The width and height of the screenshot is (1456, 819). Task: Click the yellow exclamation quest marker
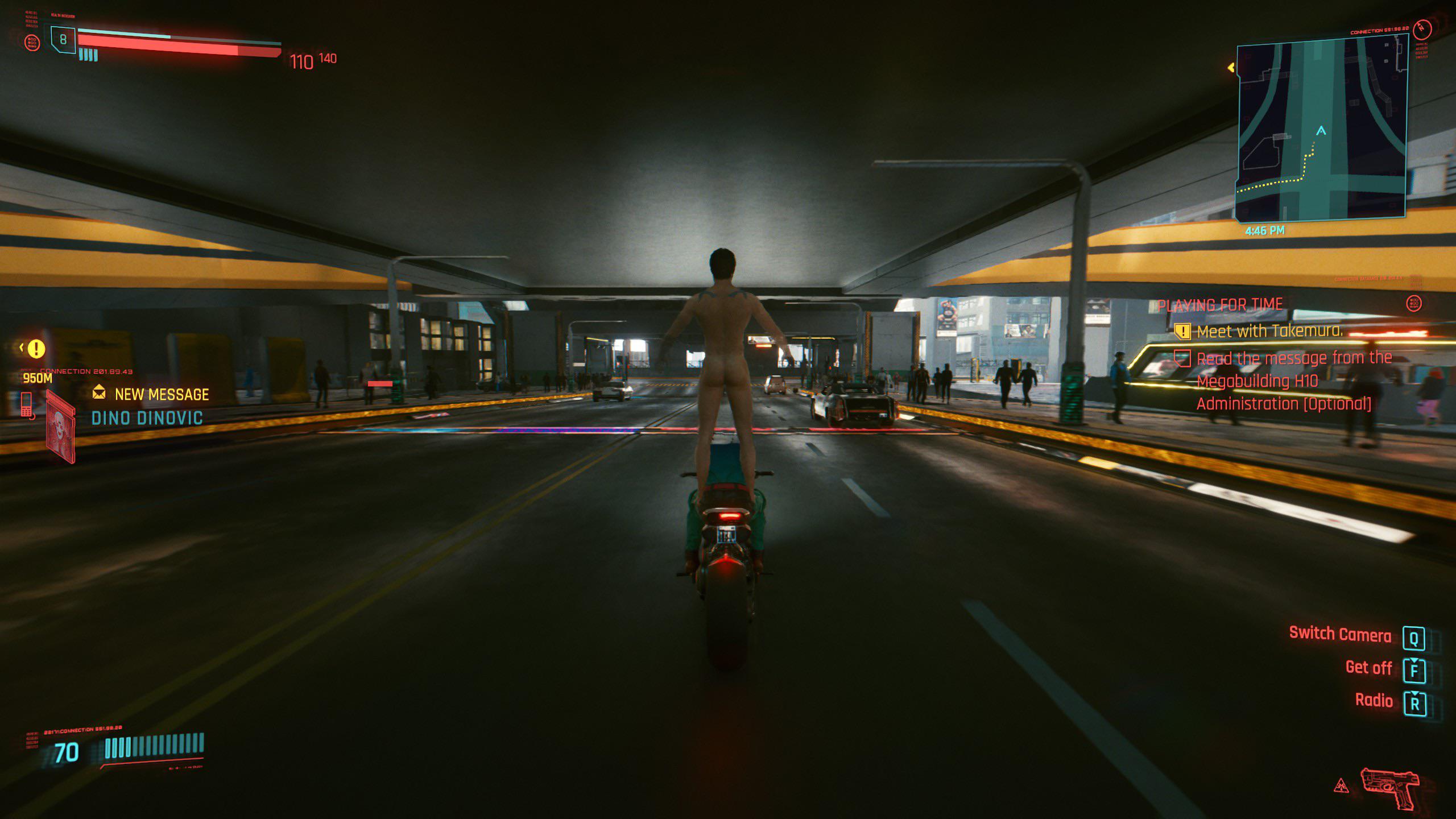[x=36, y=348]
